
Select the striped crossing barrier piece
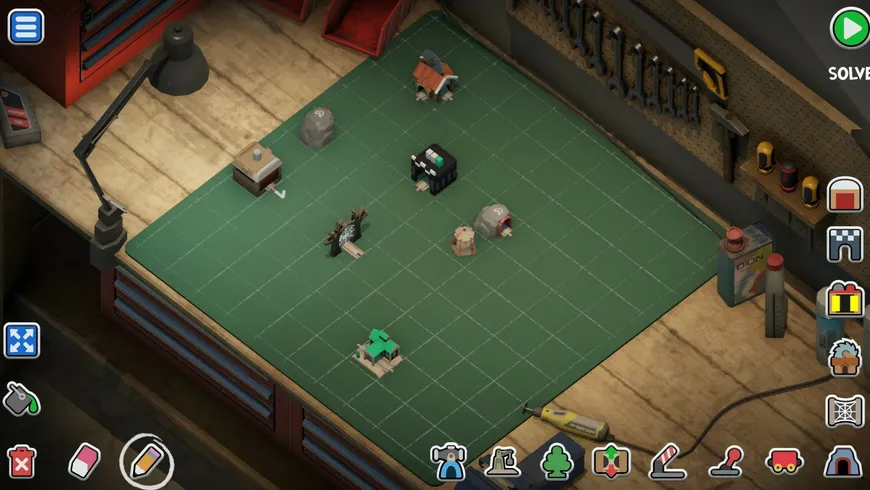point(667,461)
